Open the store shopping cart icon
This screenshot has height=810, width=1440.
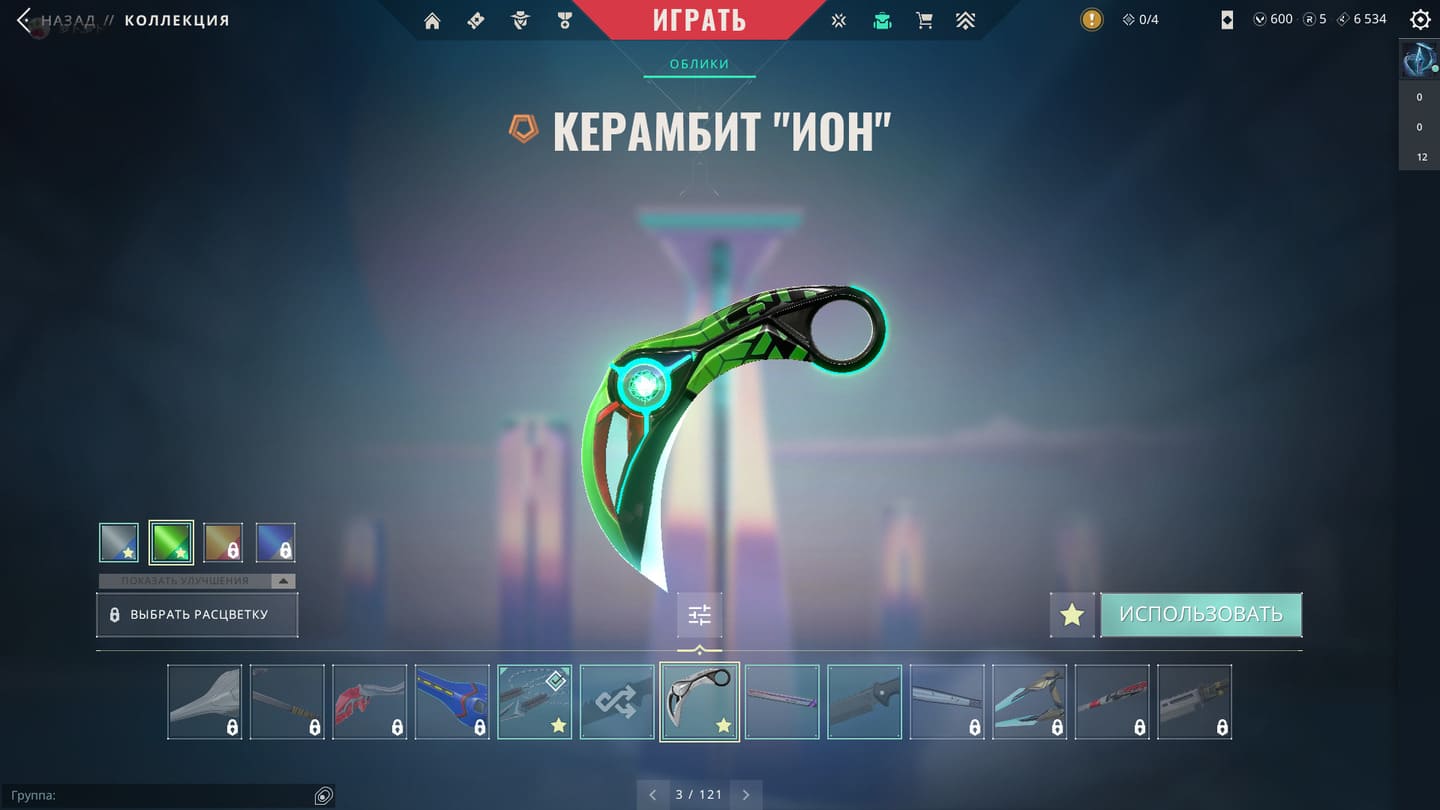pos(924,20)
